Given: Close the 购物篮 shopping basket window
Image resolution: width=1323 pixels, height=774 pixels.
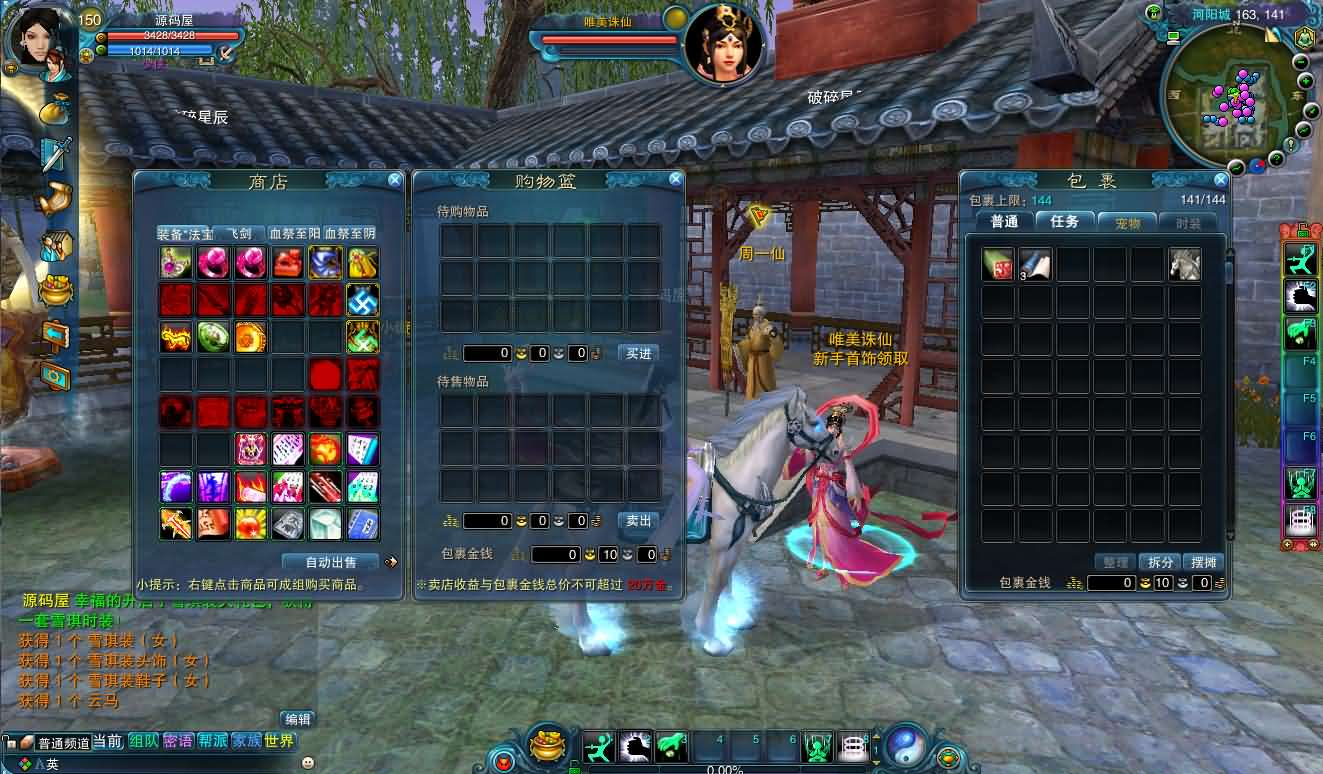Looking at the screenshot, I should tap(676, 179).
